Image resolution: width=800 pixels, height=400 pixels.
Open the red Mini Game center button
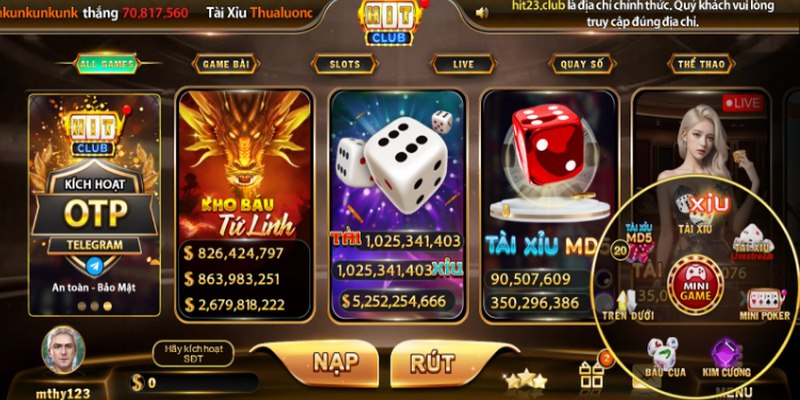click(x=695, y=282)
